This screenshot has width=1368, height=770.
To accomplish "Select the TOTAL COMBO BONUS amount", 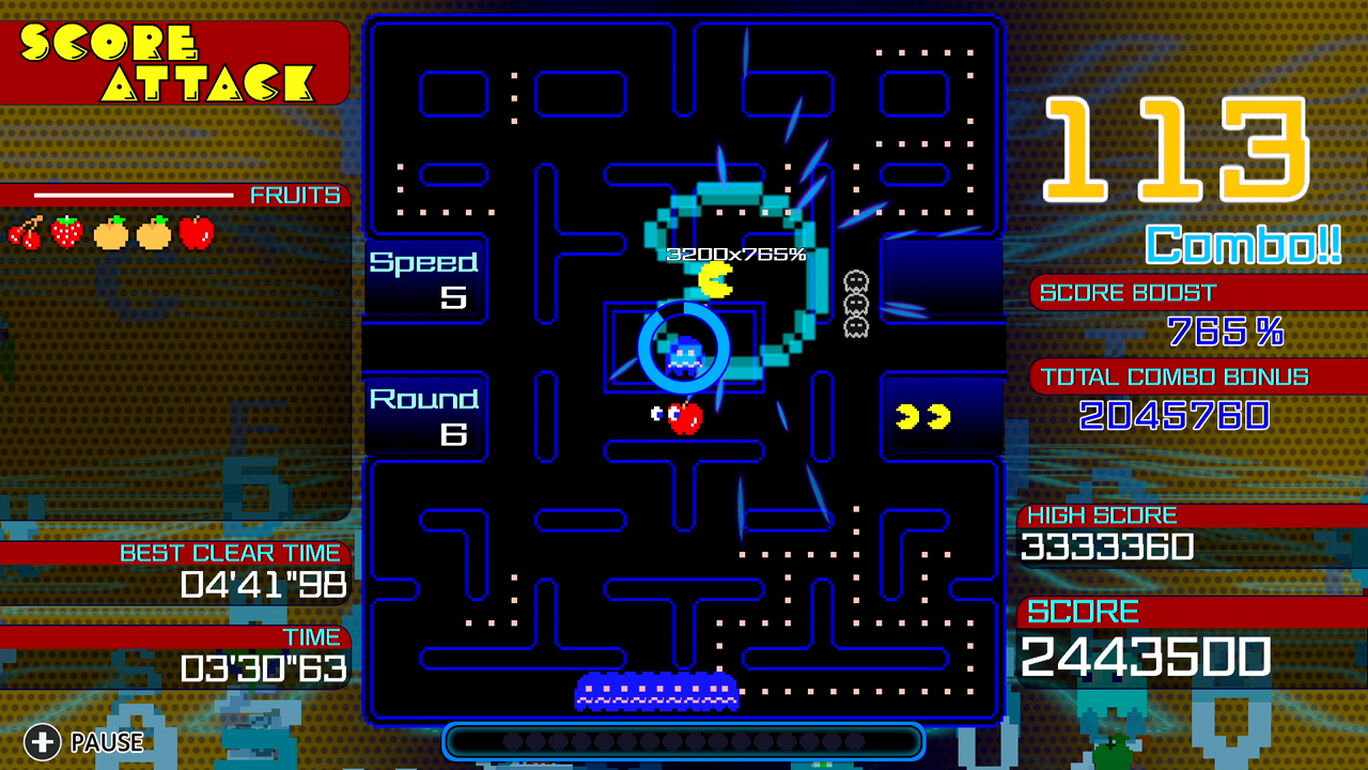I will (x=1175, y=414).
